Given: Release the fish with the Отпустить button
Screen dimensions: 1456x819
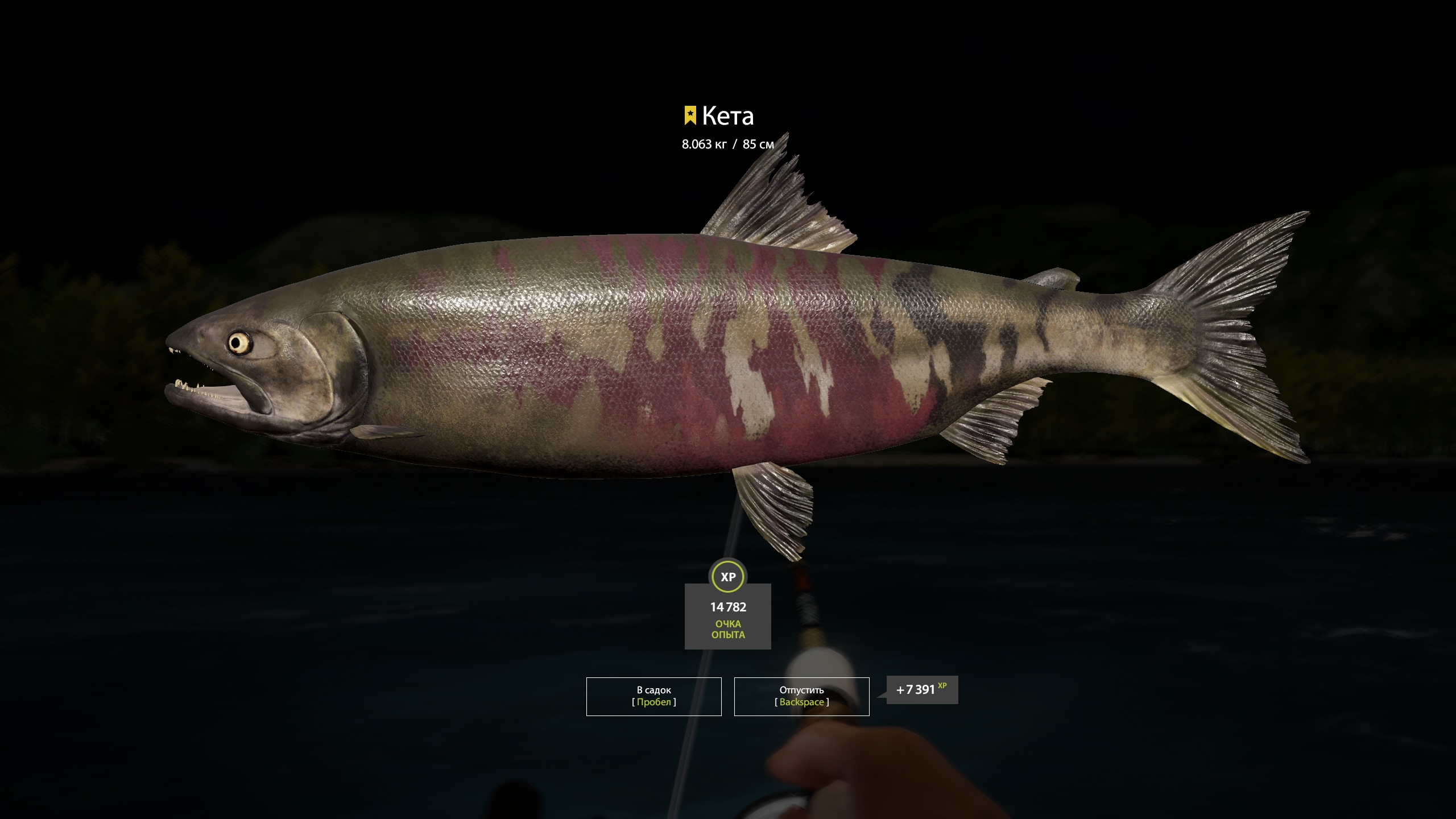Looking at the screenshot, I should 801,696.
